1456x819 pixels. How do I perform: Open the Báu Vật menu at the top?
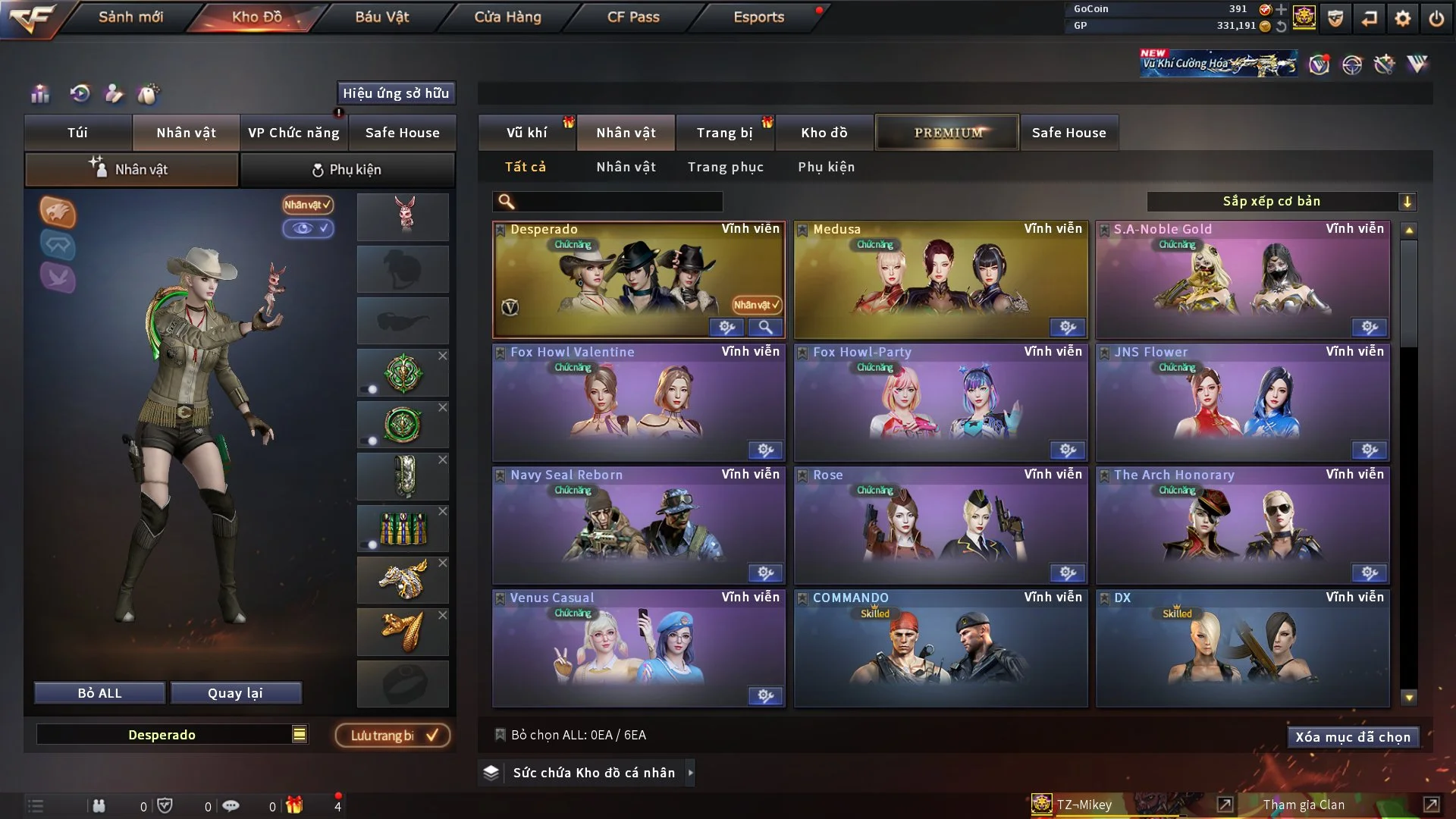tap(383, 17)
